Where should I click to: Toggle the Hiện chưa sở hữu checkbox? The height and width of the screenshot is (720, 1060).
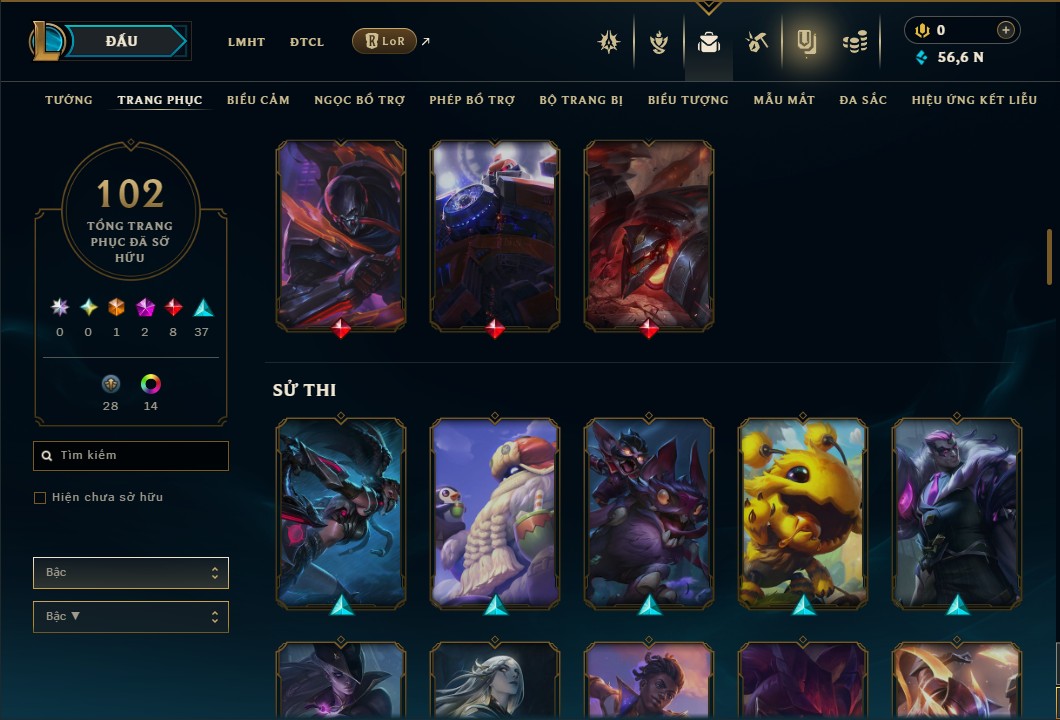40,498
